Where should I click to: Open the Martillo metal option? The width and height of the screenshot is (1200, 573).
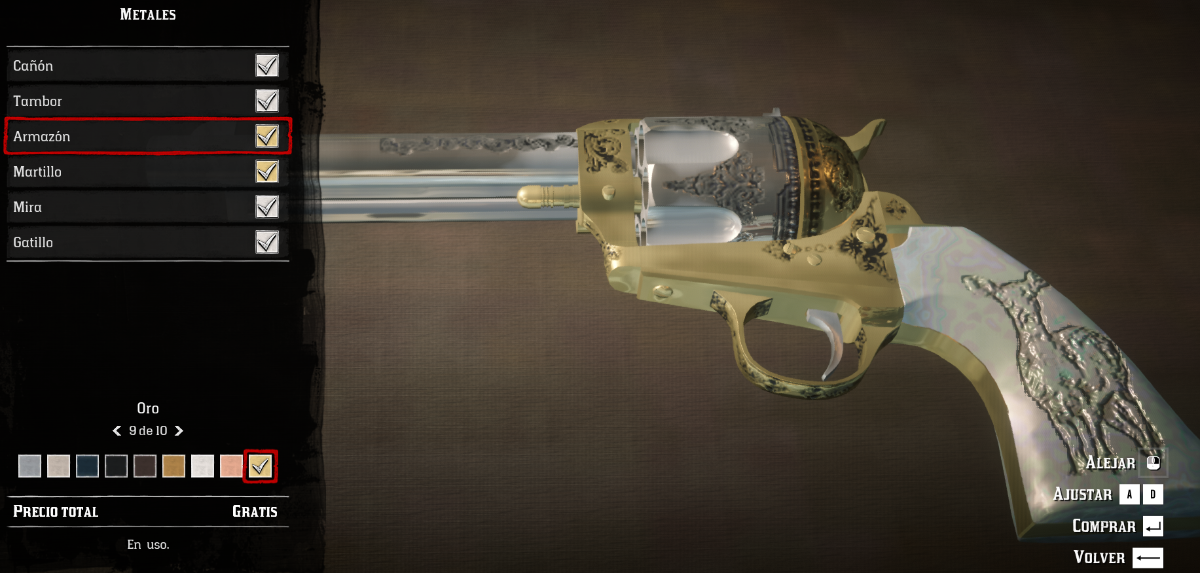pos(147,172)
